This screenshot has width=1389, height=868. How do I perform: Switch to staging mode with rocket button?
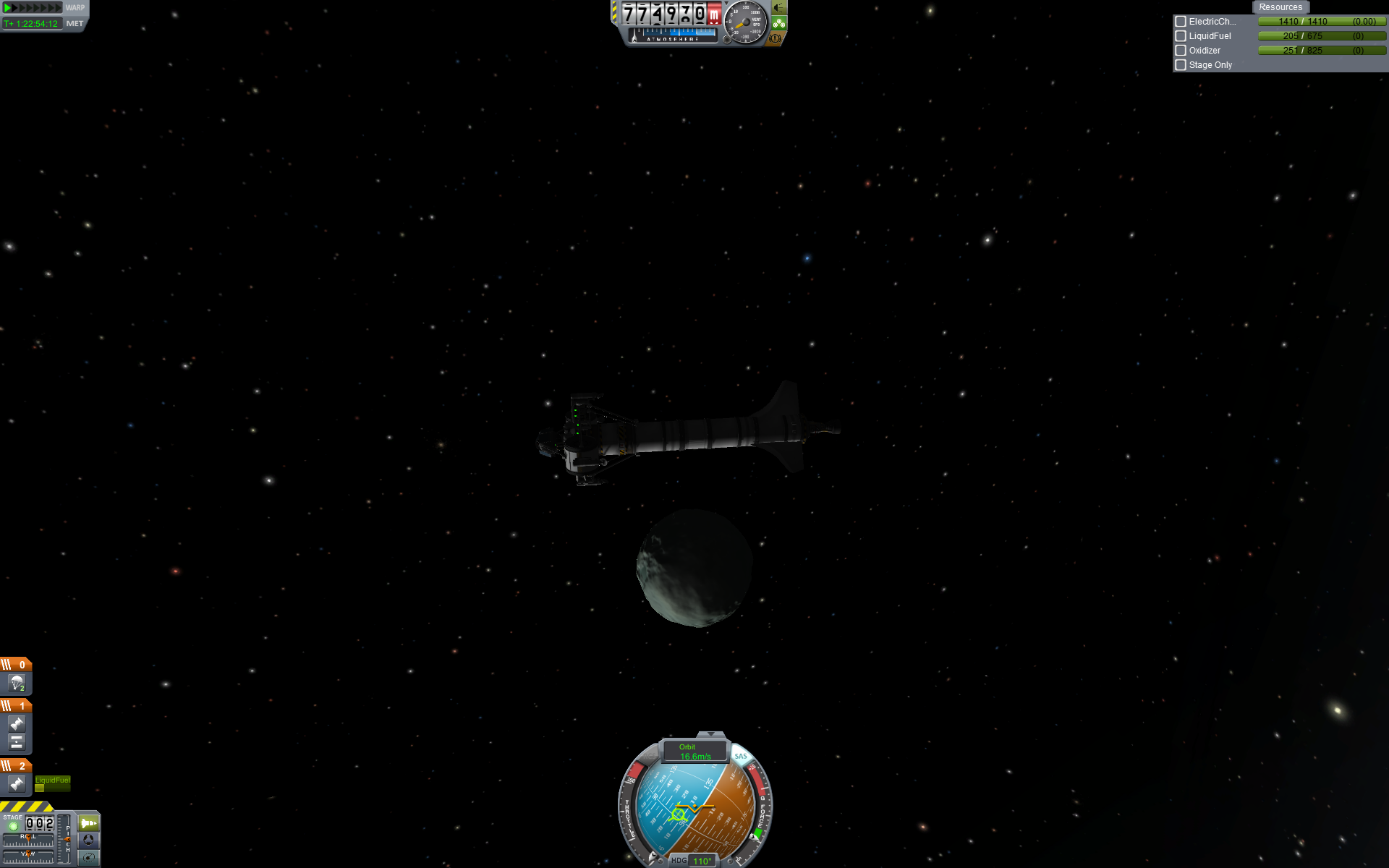(x=88, y=823)
